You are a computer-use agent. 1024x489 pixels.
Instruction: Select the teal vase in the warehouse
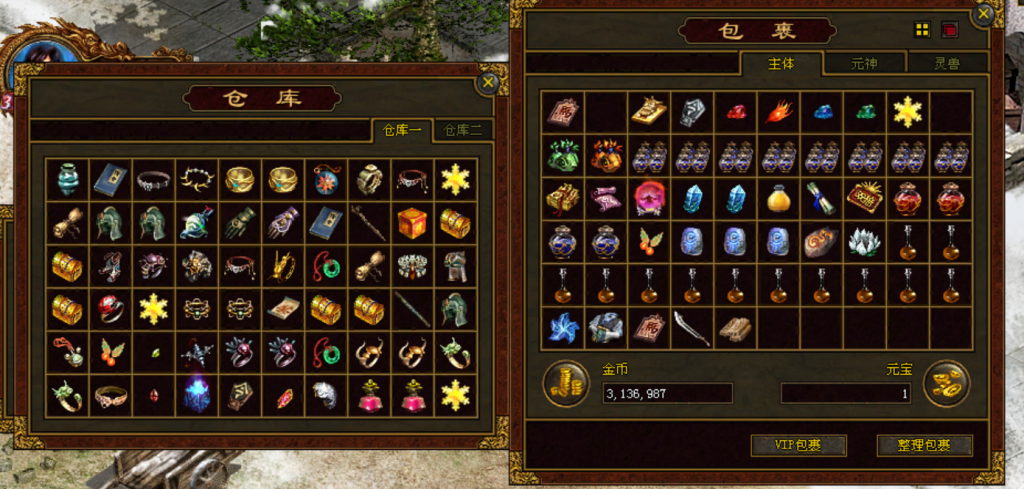67,179
